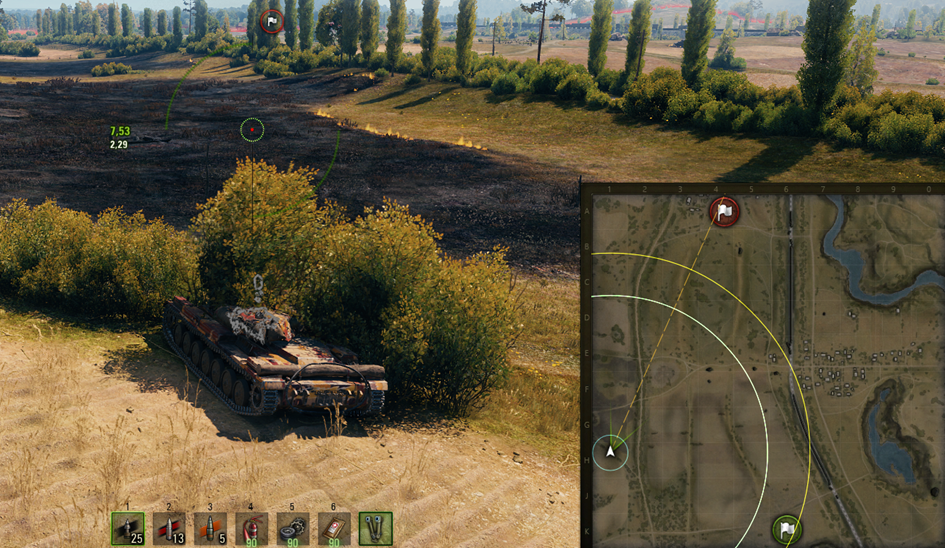
Task: Click the white player arrow on minimap
Action: 611,453
